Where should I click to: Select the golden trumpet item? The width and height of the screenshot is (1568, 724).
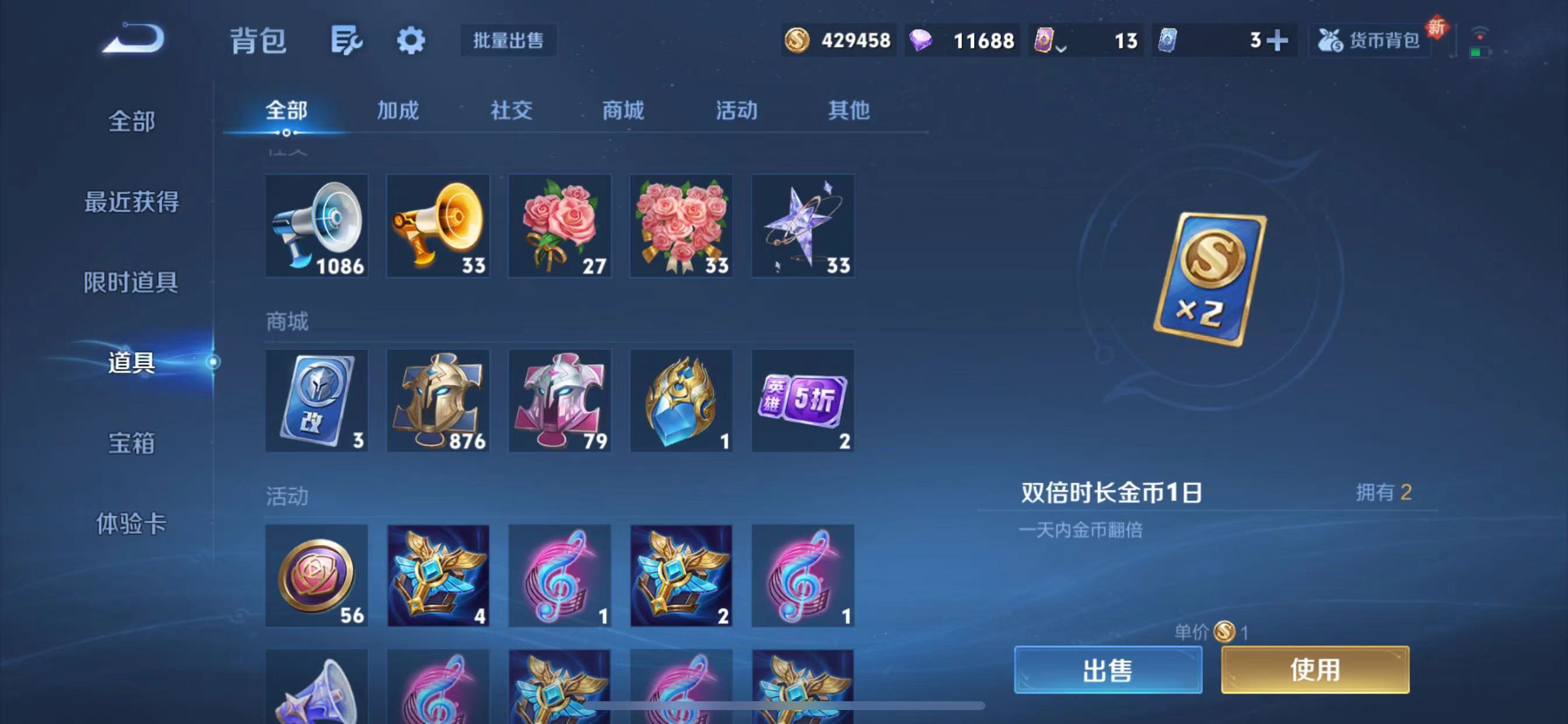tap(437, 225)
